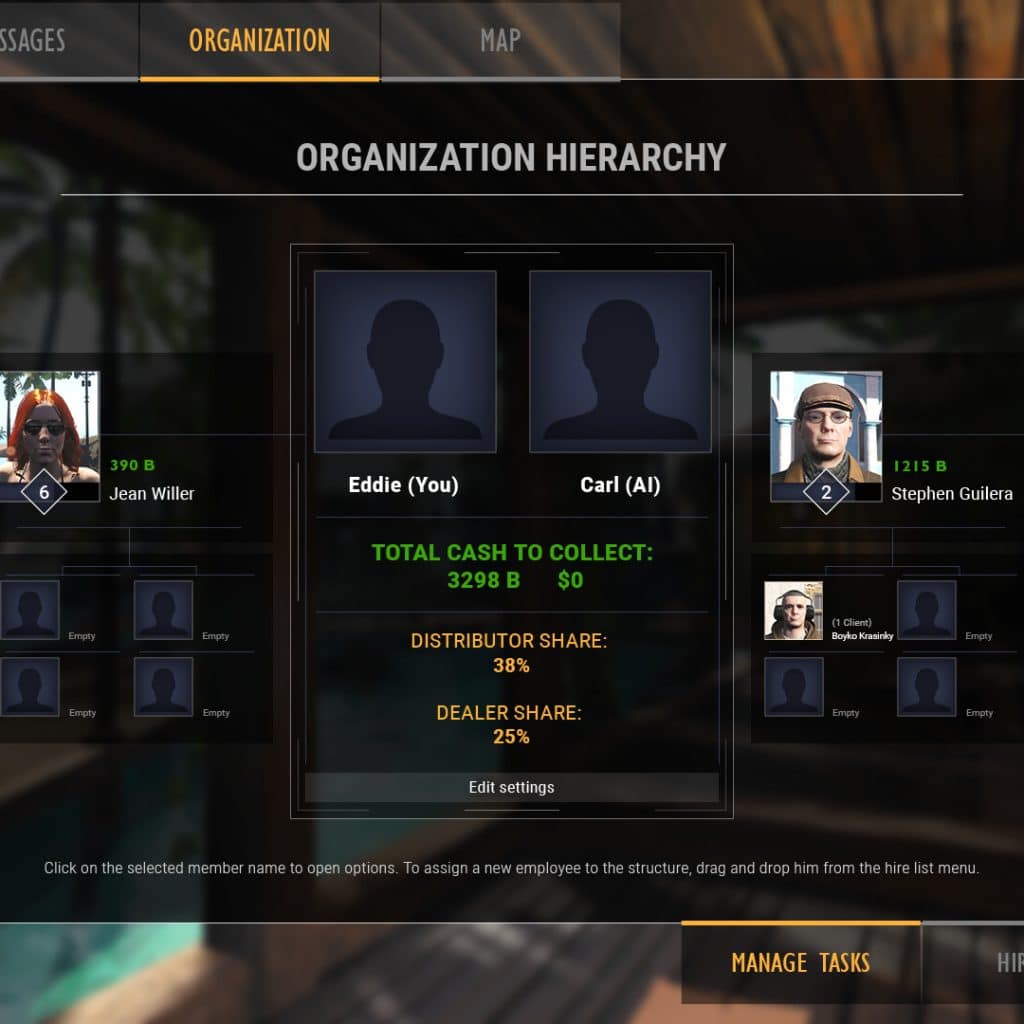Viewport: 1024px width, 1024px height.
Task: Click Carl (AI) portrait
Action: point(620,361)
